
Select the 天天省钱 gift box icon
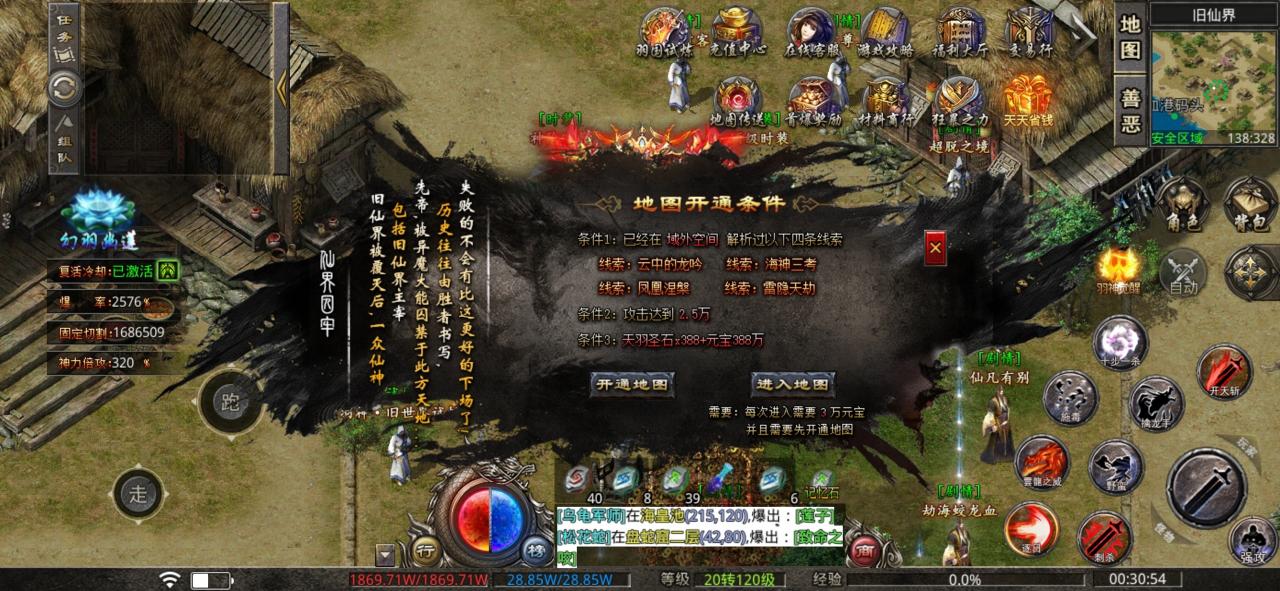1029,100
